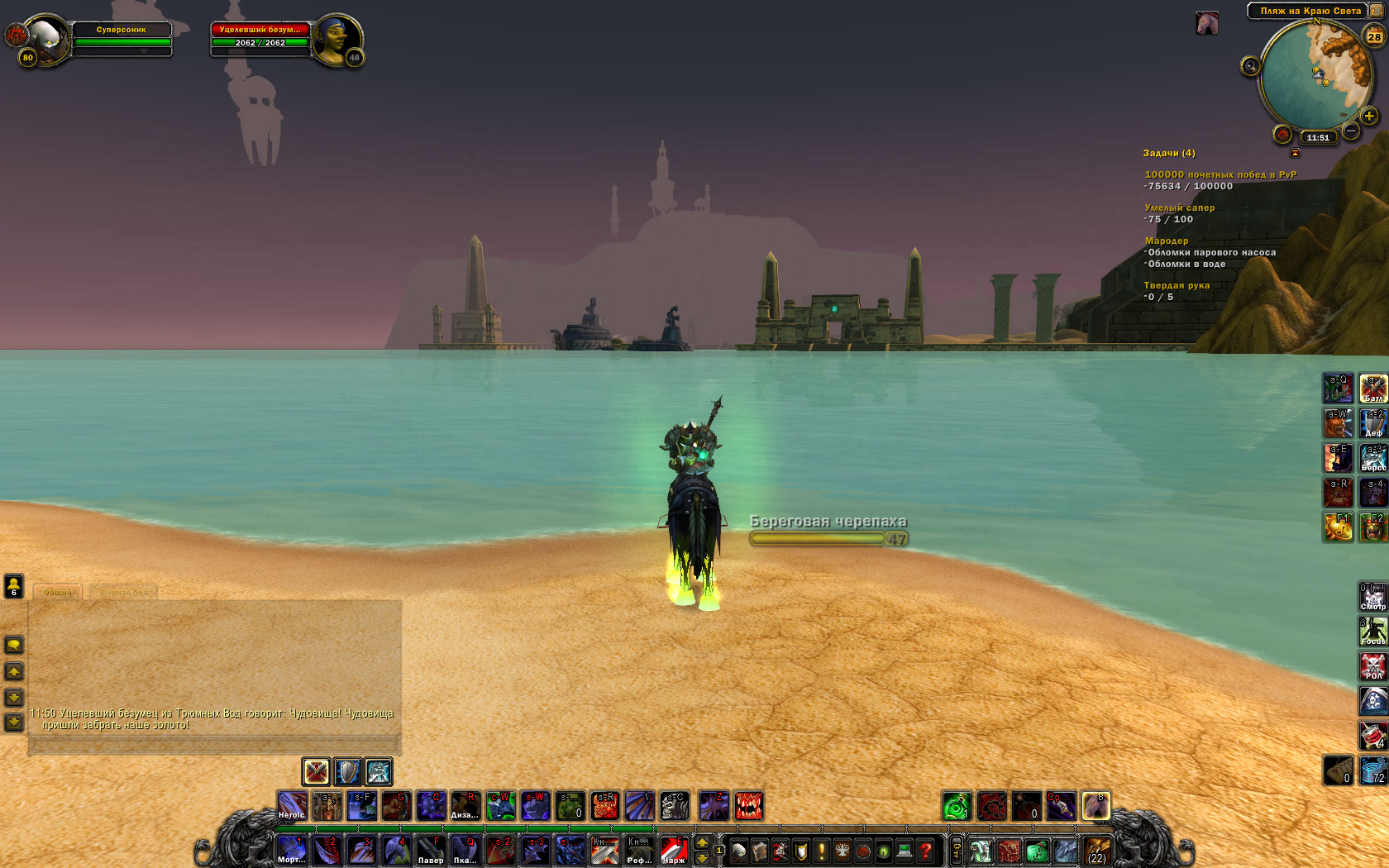Screen dimensions: 1389x868
Task: Open the calendar showing day 28
Action: (x=1374, y=36)
